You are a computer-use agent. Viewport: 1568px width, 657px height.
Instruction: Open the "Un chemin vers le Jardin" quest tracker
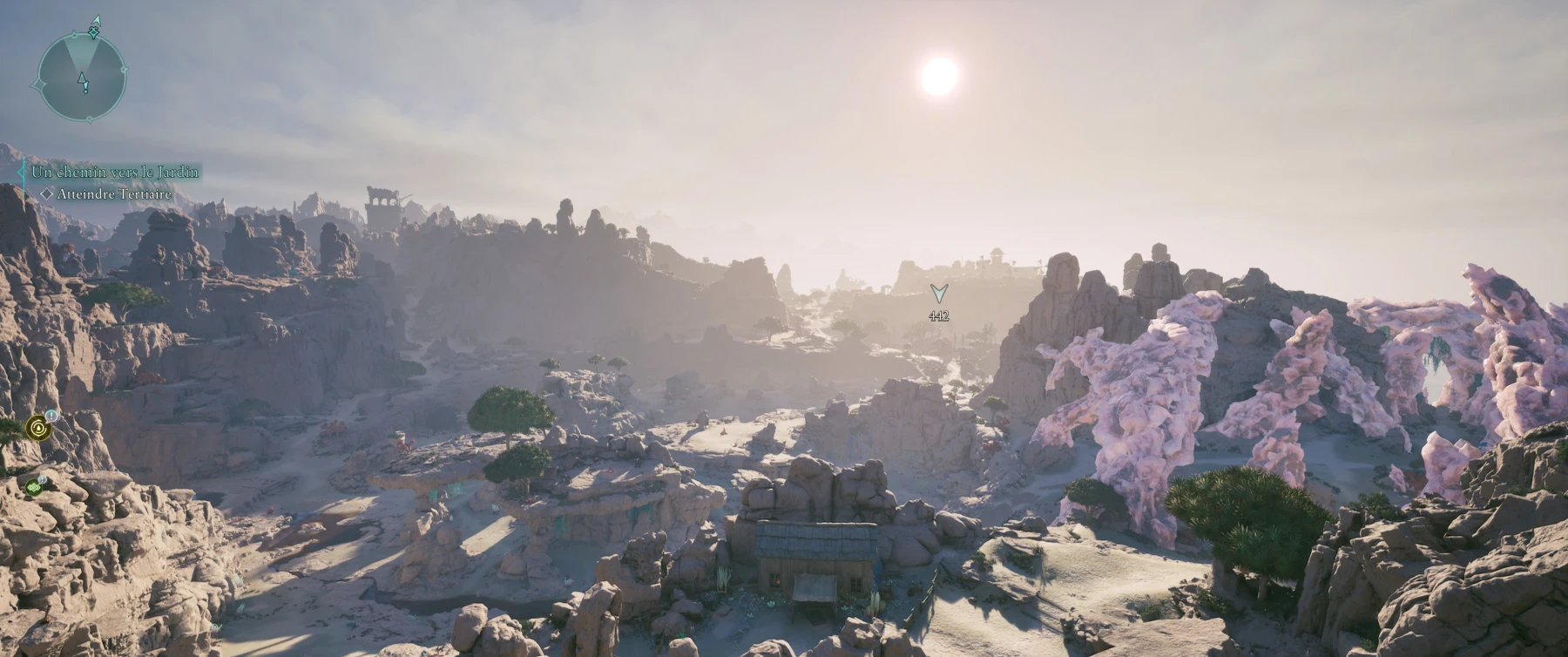point(115,173)
